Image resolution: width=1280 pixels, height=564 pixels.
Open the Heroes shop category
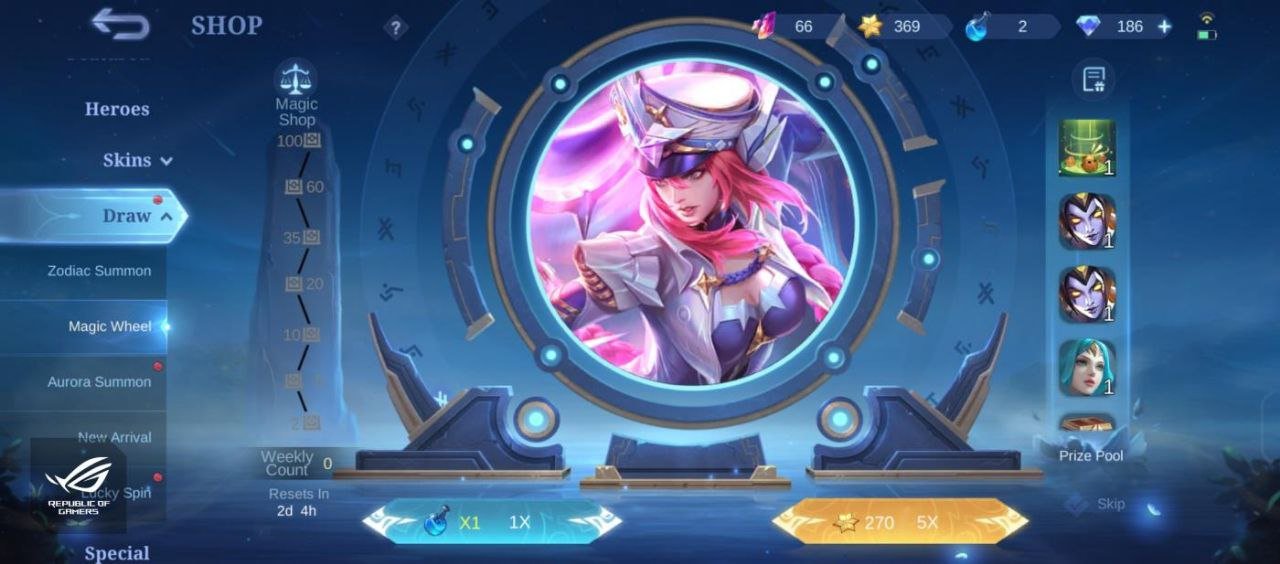click(x=117, y=109)
